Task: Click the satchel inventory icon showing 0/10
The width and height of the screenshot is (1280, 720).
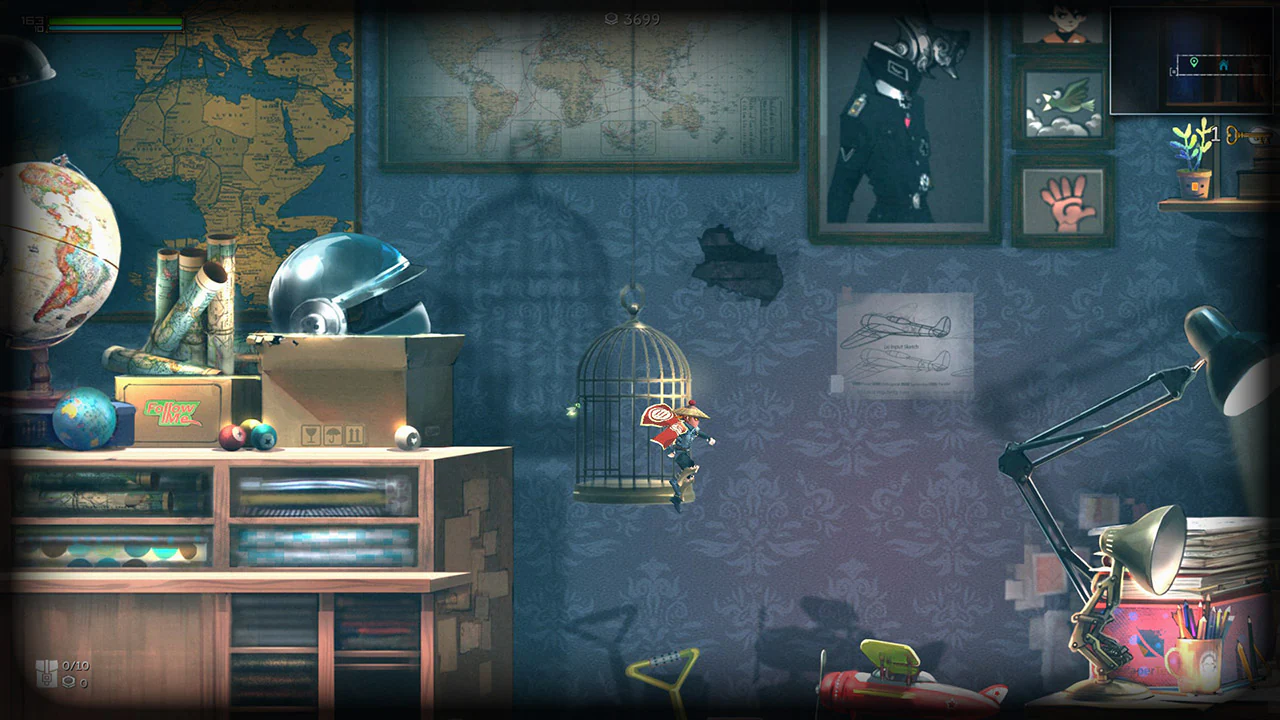Action: click(x=47, y=672)
